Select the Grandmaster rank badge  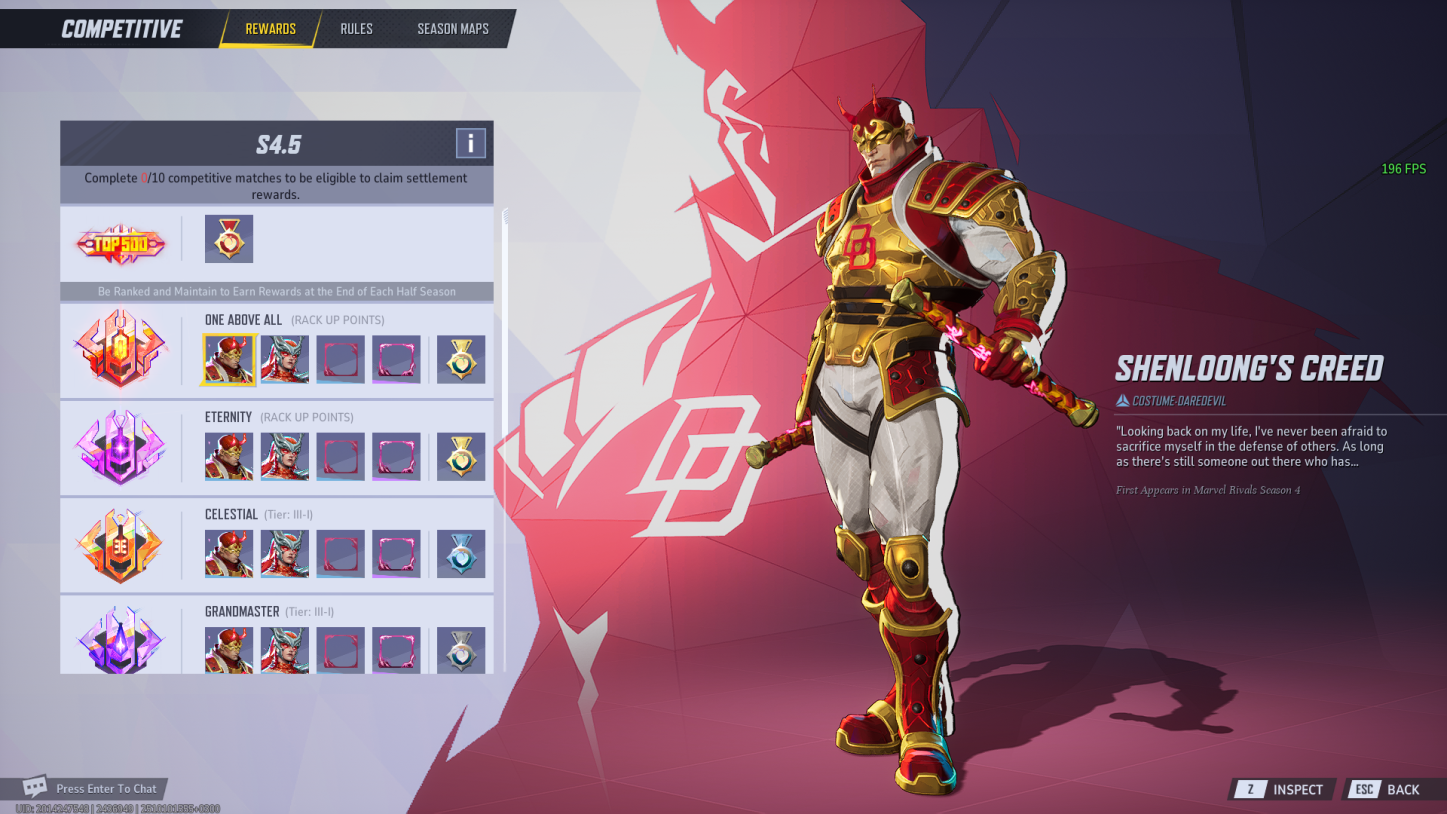[120, 637]
